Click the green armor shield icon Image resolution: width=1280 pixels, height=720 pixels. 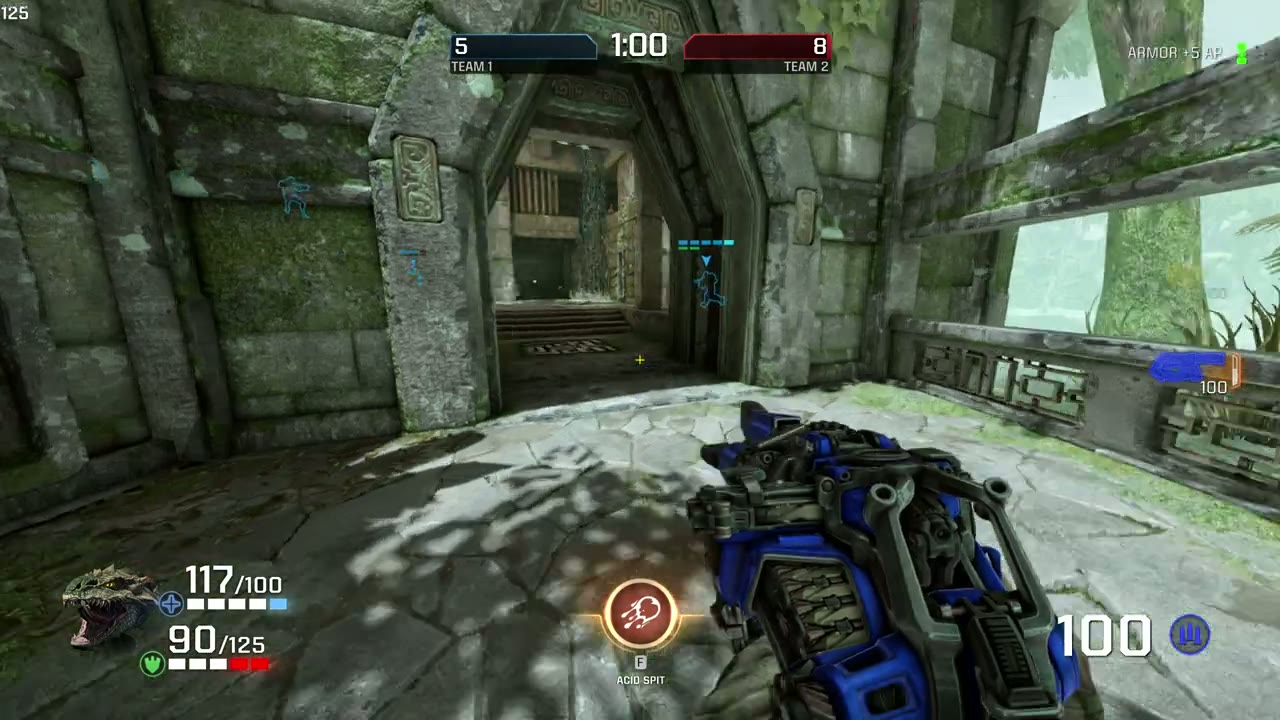point(151,663)
